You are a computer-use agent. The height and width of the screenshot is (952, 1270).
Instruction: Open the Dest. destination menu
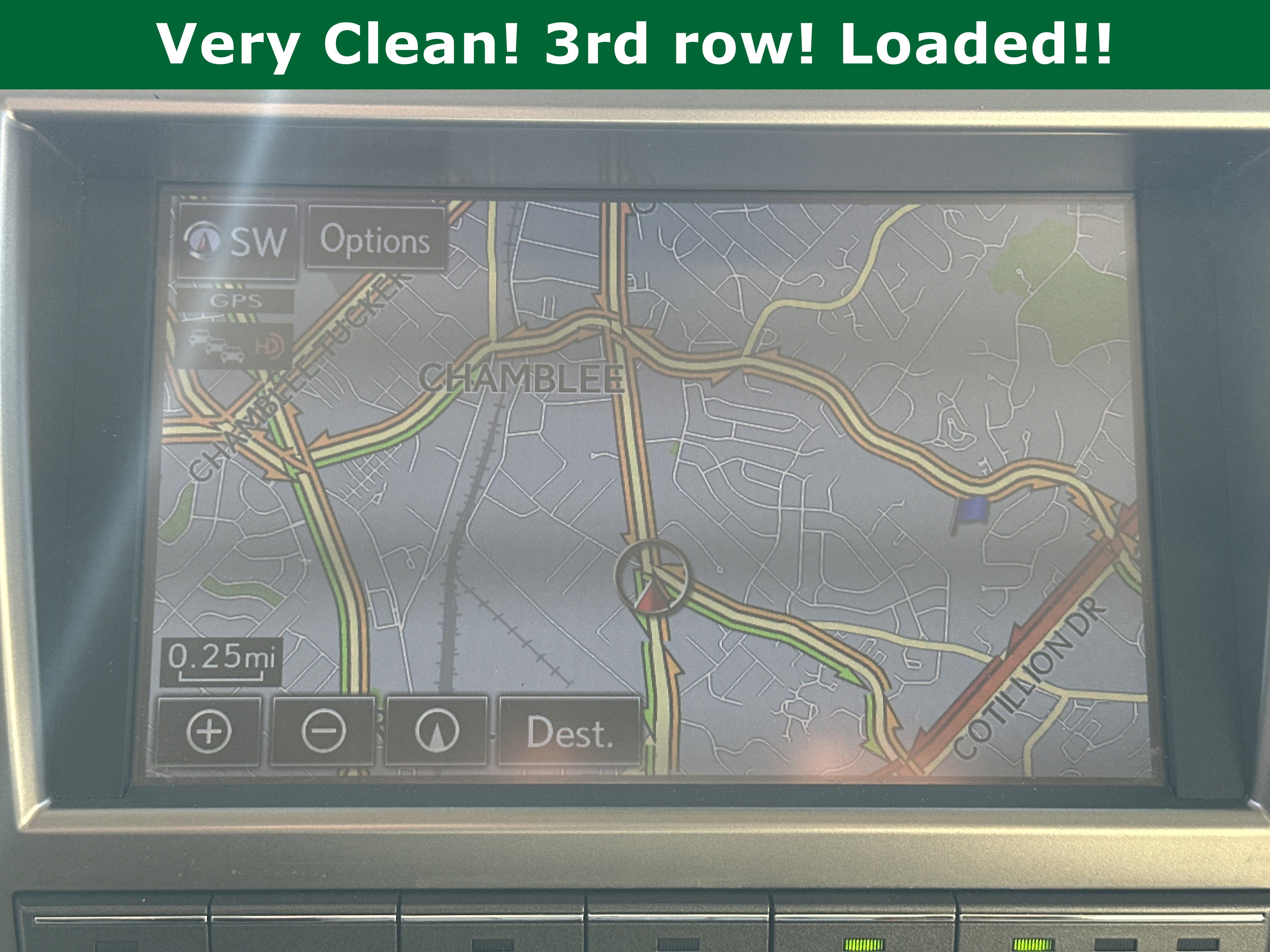pyautogui.click(x=569, y=732)
